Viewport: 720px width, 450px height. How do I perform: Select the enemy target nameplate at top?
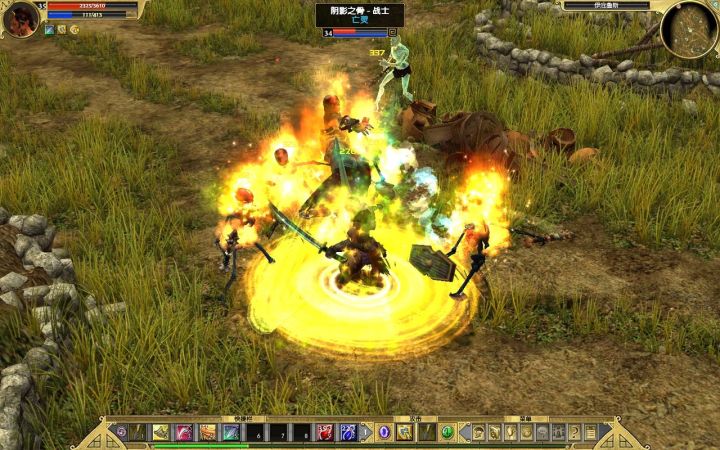(x=359, y=15)
